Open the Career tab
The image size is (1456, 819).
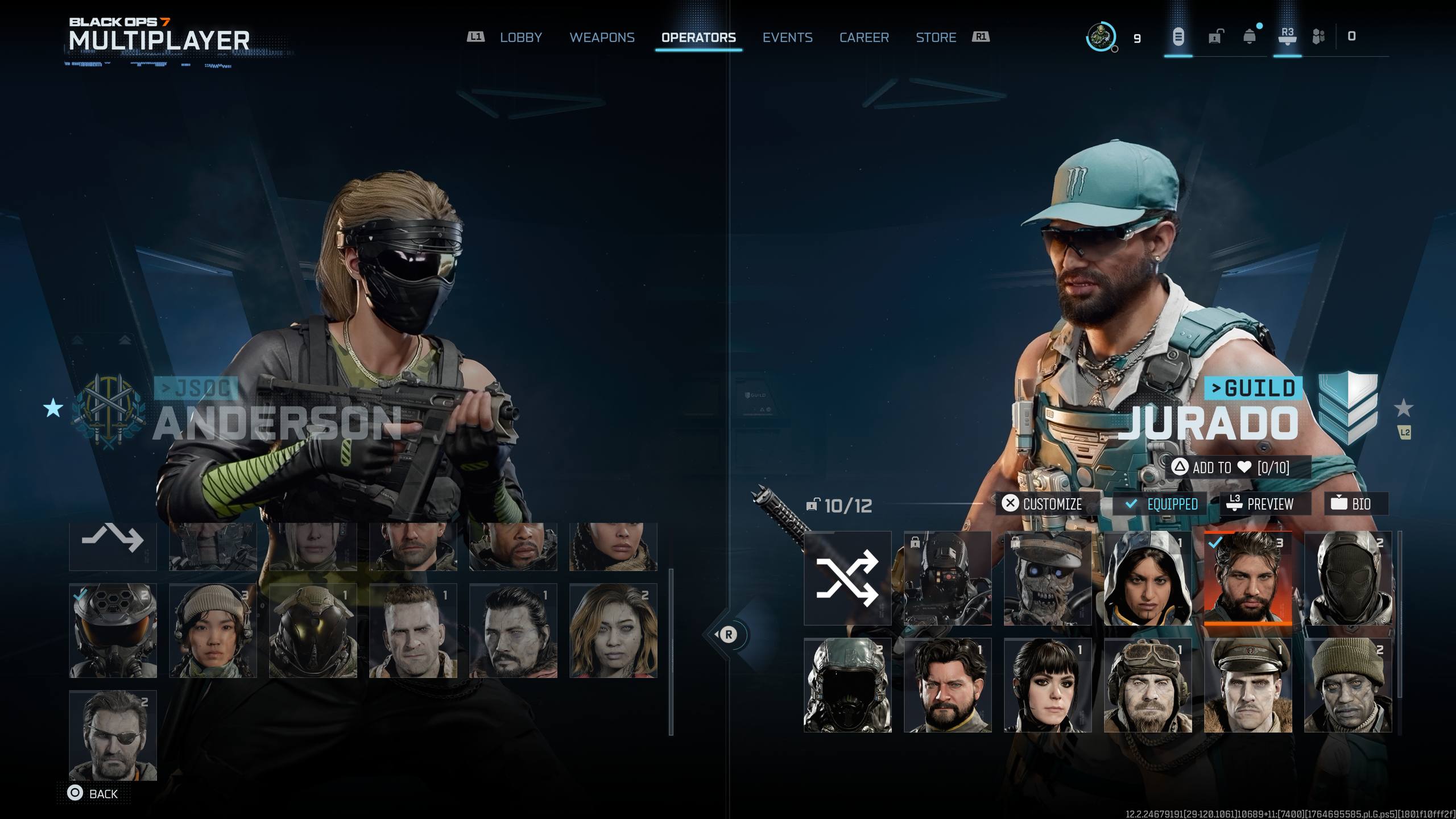pos(864,38)
